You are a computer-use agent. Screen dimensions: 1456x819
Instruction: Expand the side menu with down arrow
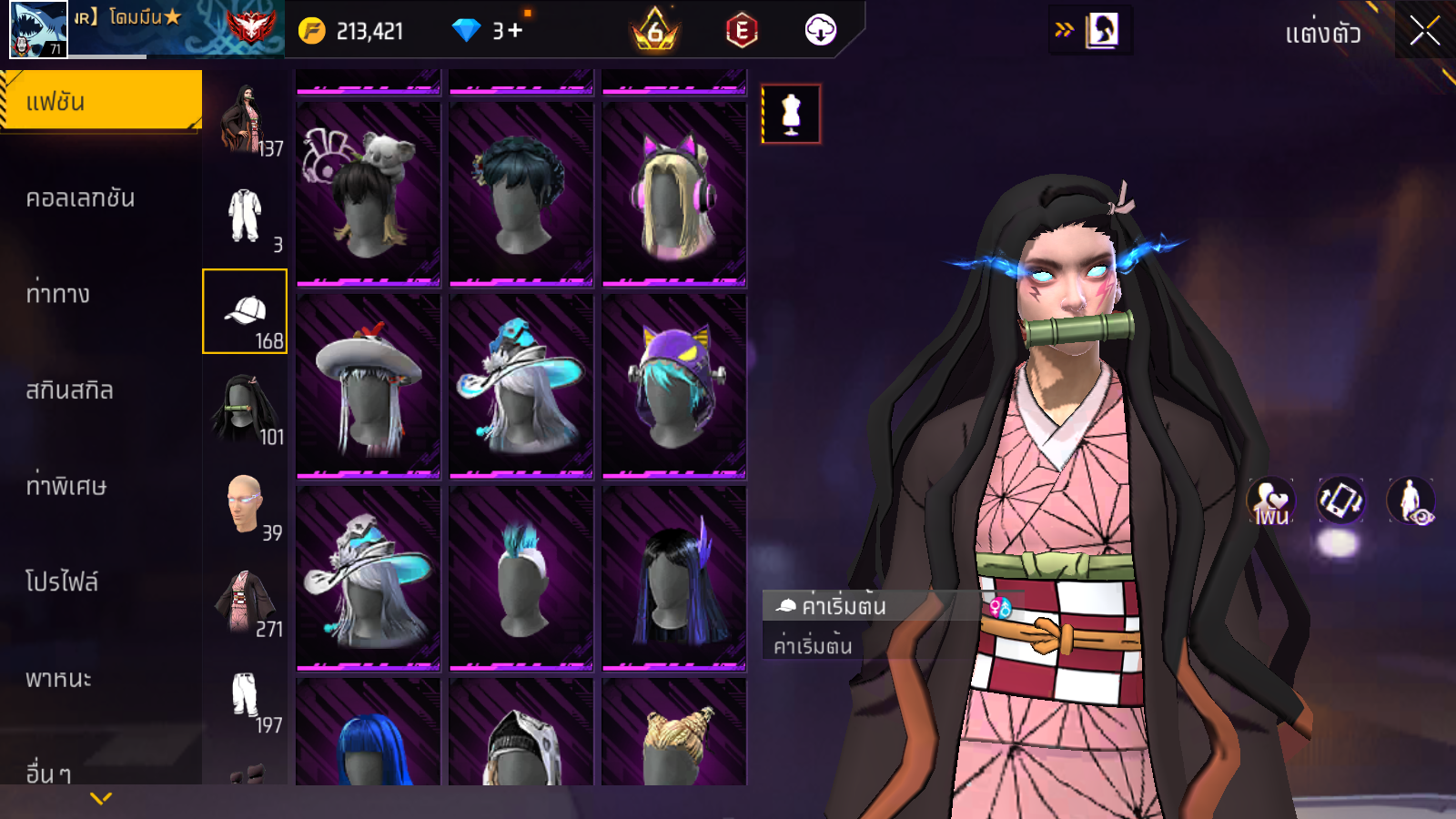(101, 798)
